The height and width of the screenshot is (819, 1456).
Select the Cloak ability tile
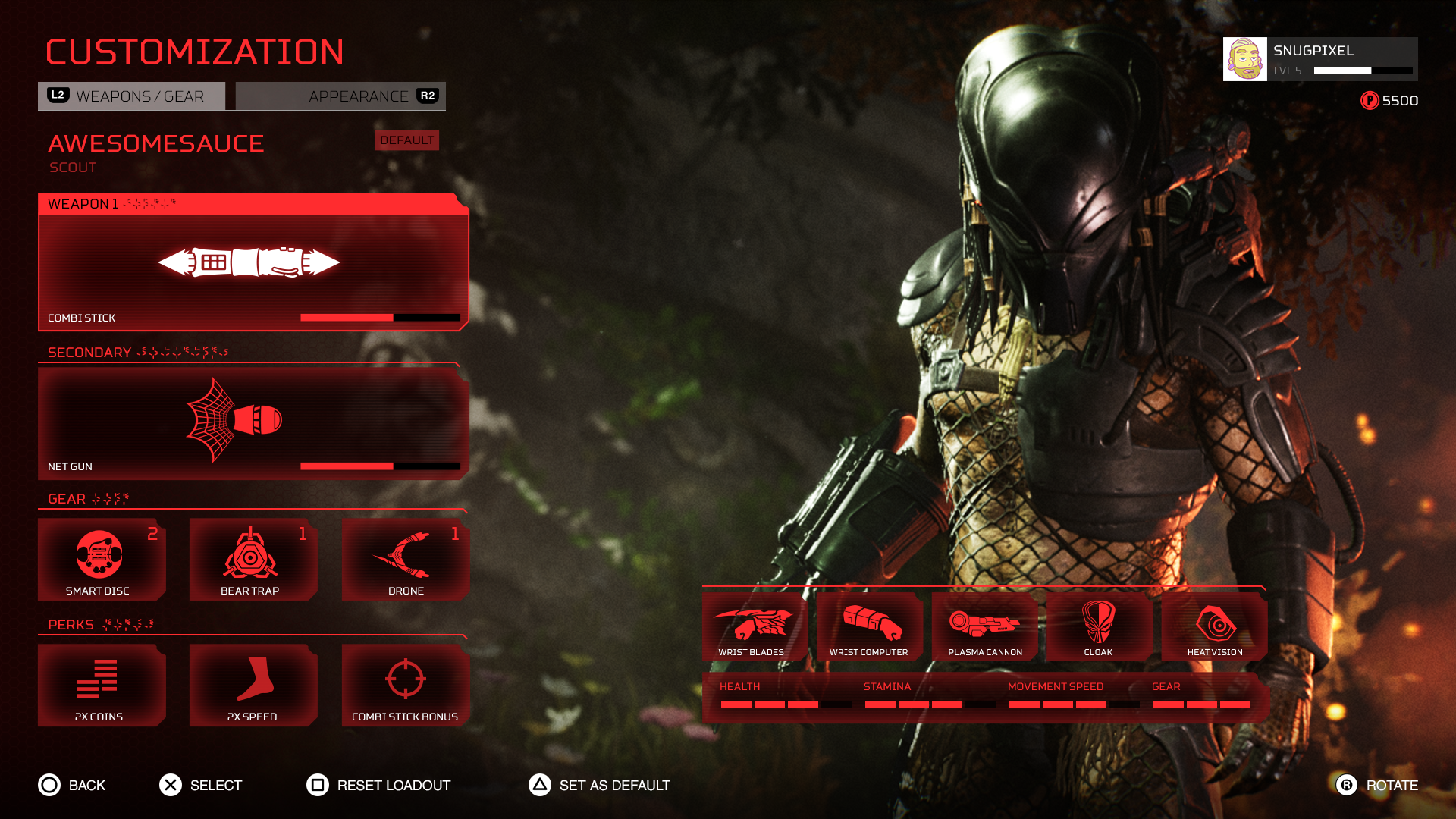[x=1099, y=627]
